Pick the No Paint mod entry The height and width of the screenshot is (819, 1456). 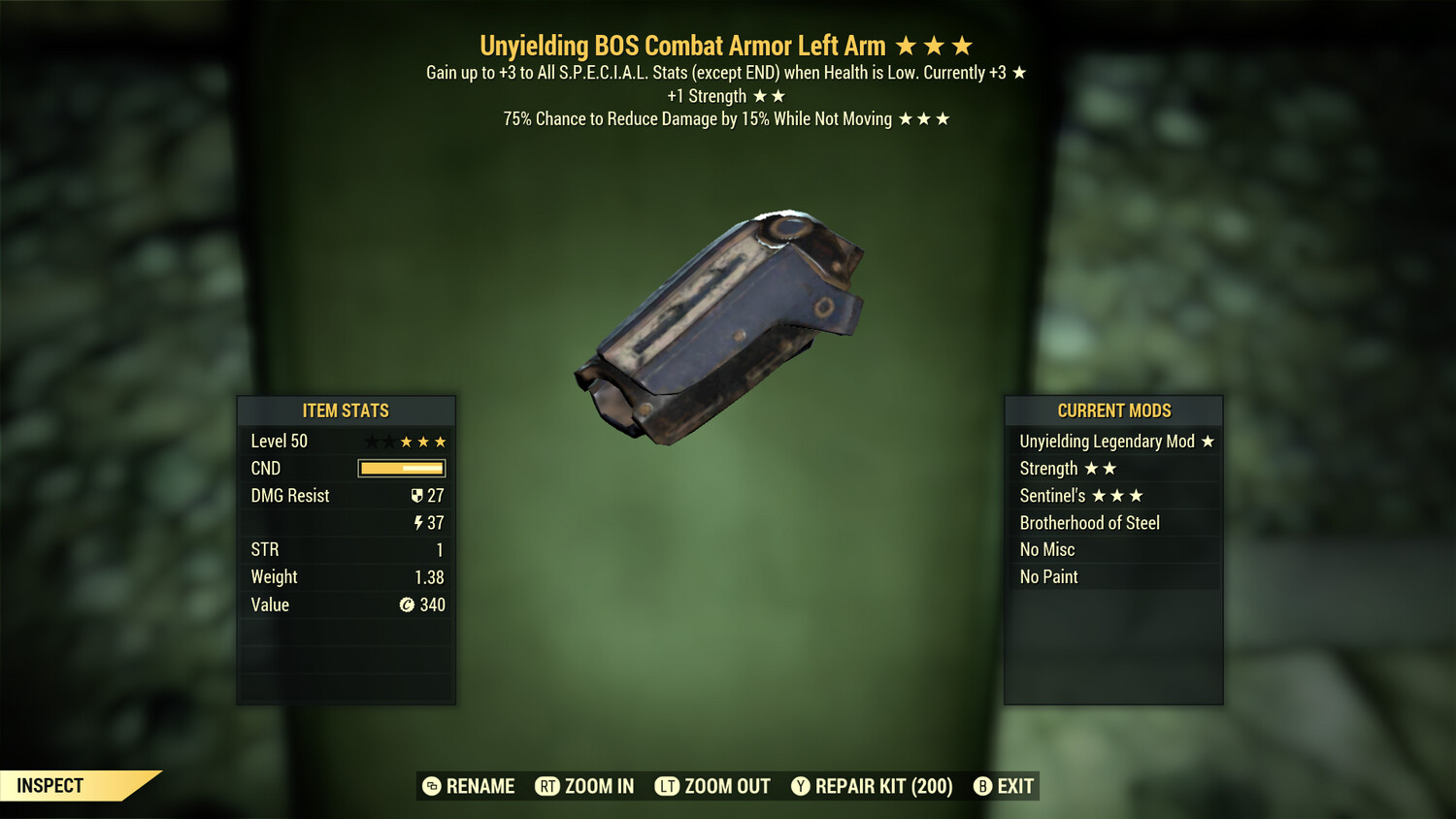(1113, 576)
